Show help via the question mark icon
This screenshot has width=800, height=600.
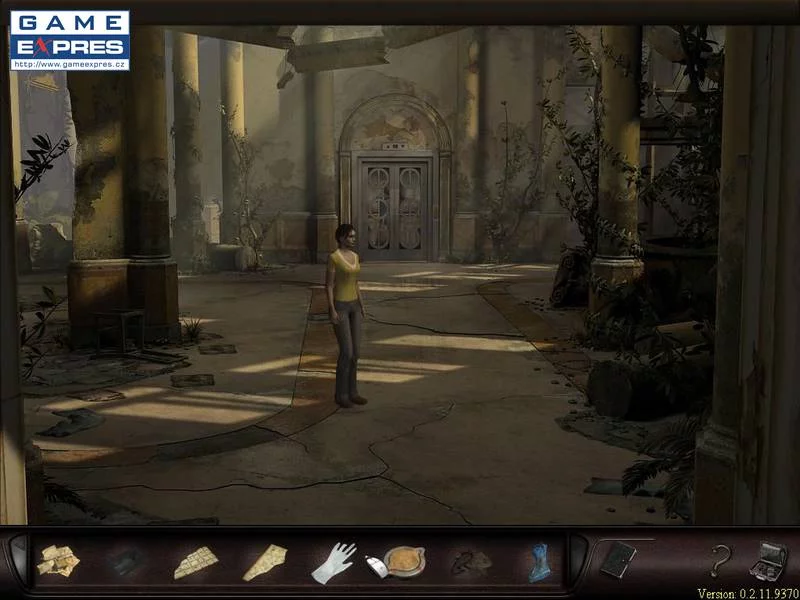[x=718, y=560]
